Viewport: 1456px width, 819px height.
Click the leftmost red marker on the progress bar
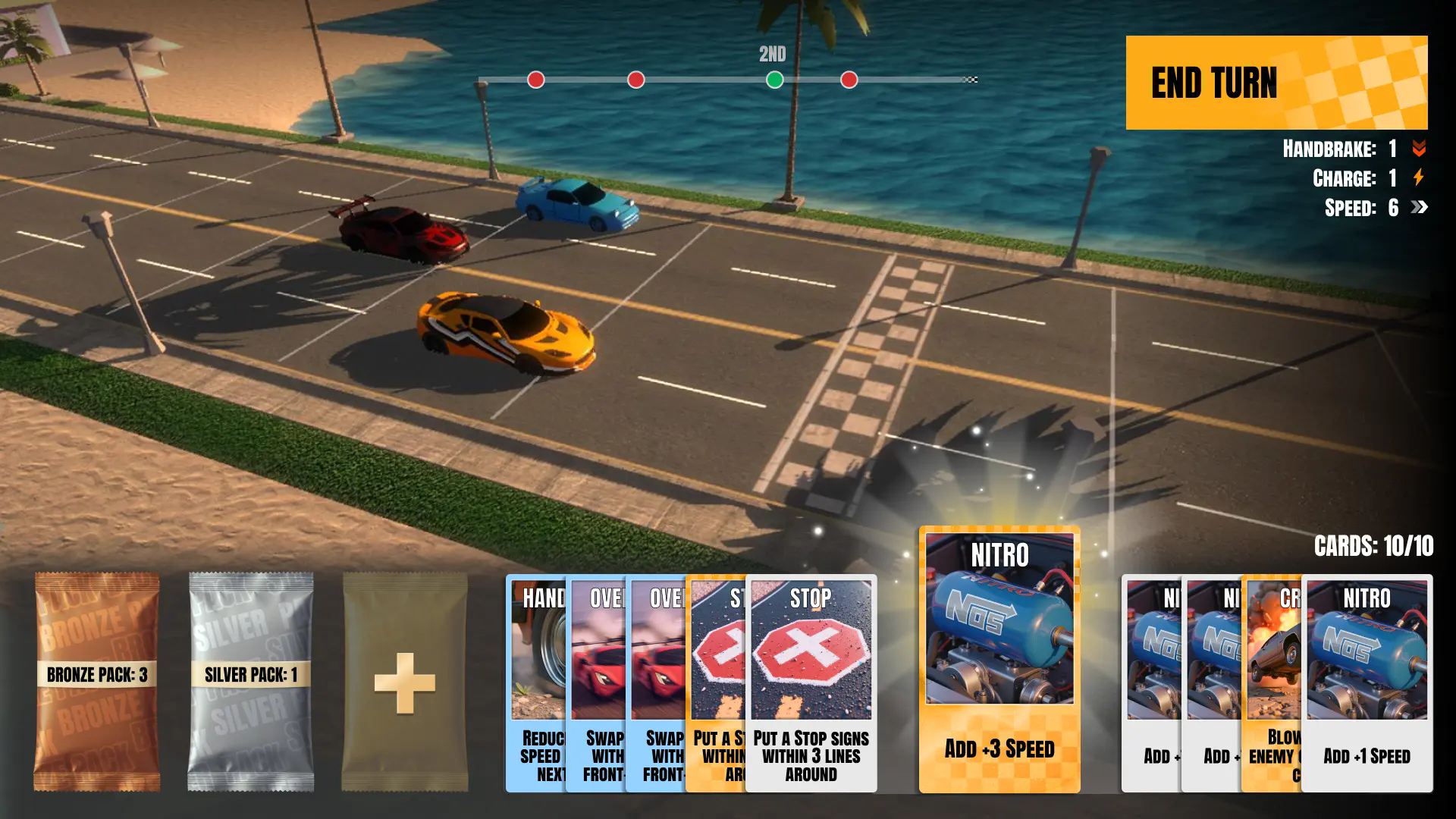click(535, 78)
